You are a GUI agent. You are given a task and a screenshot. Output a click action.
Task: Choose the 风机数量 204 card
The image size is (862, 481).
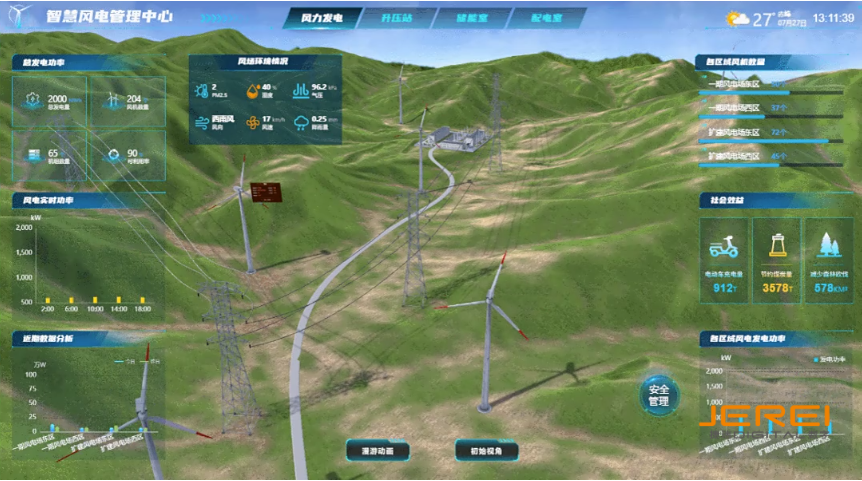pyautogui.click(x=128, y=101)
